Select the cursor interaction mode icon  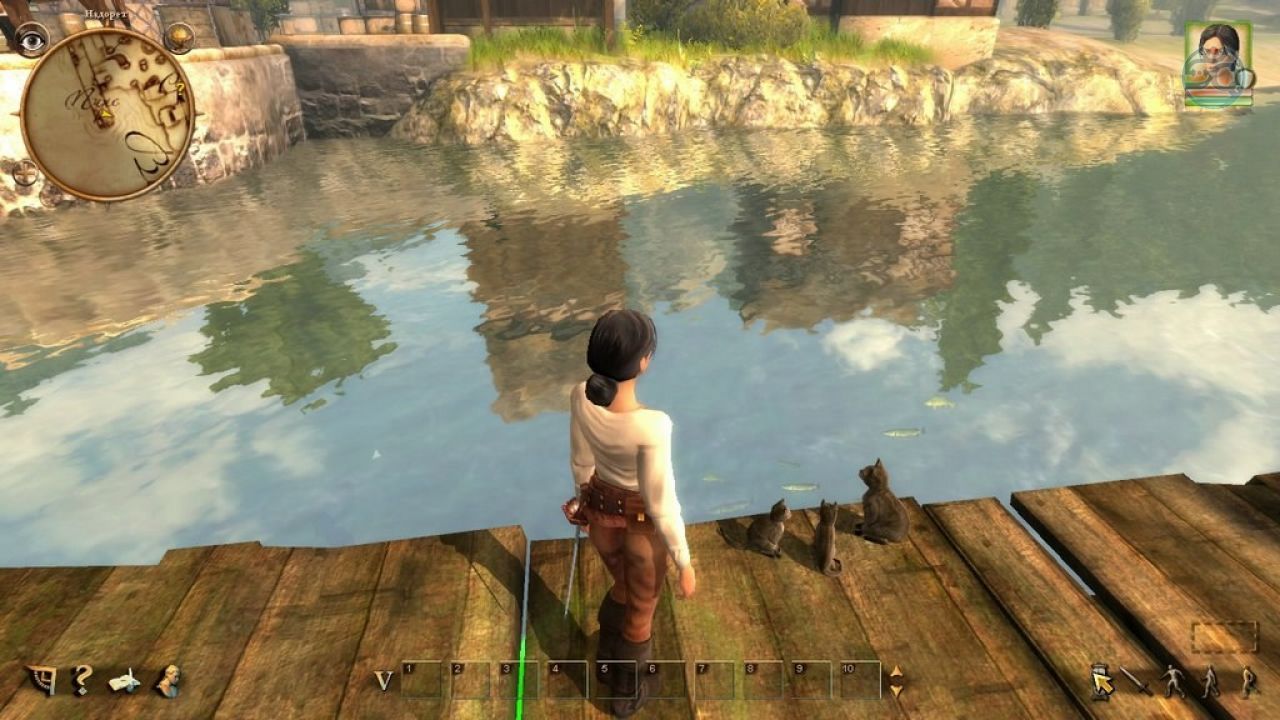[1101, 681]
